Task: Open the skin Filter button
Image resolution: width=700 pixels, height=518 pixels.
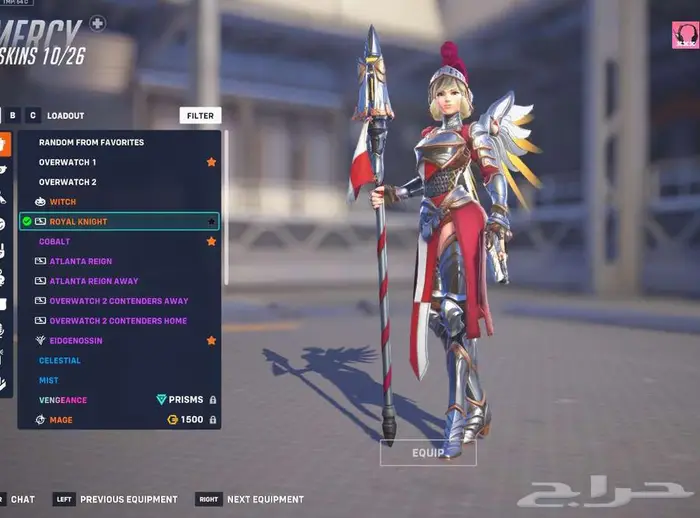Action: (200, 116)
